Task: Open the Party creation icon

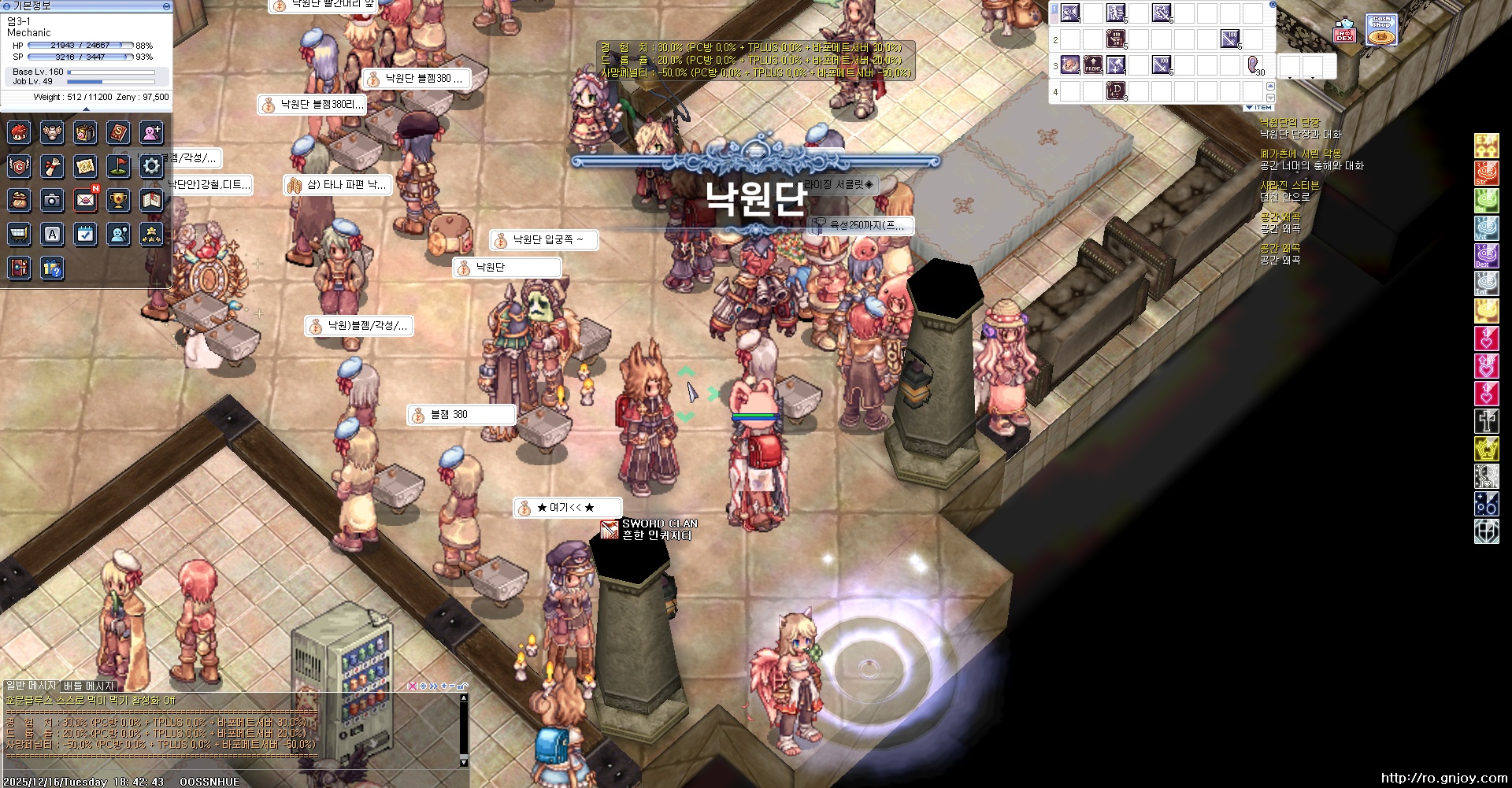Action: pyautogui.click(x=150, y=134)
